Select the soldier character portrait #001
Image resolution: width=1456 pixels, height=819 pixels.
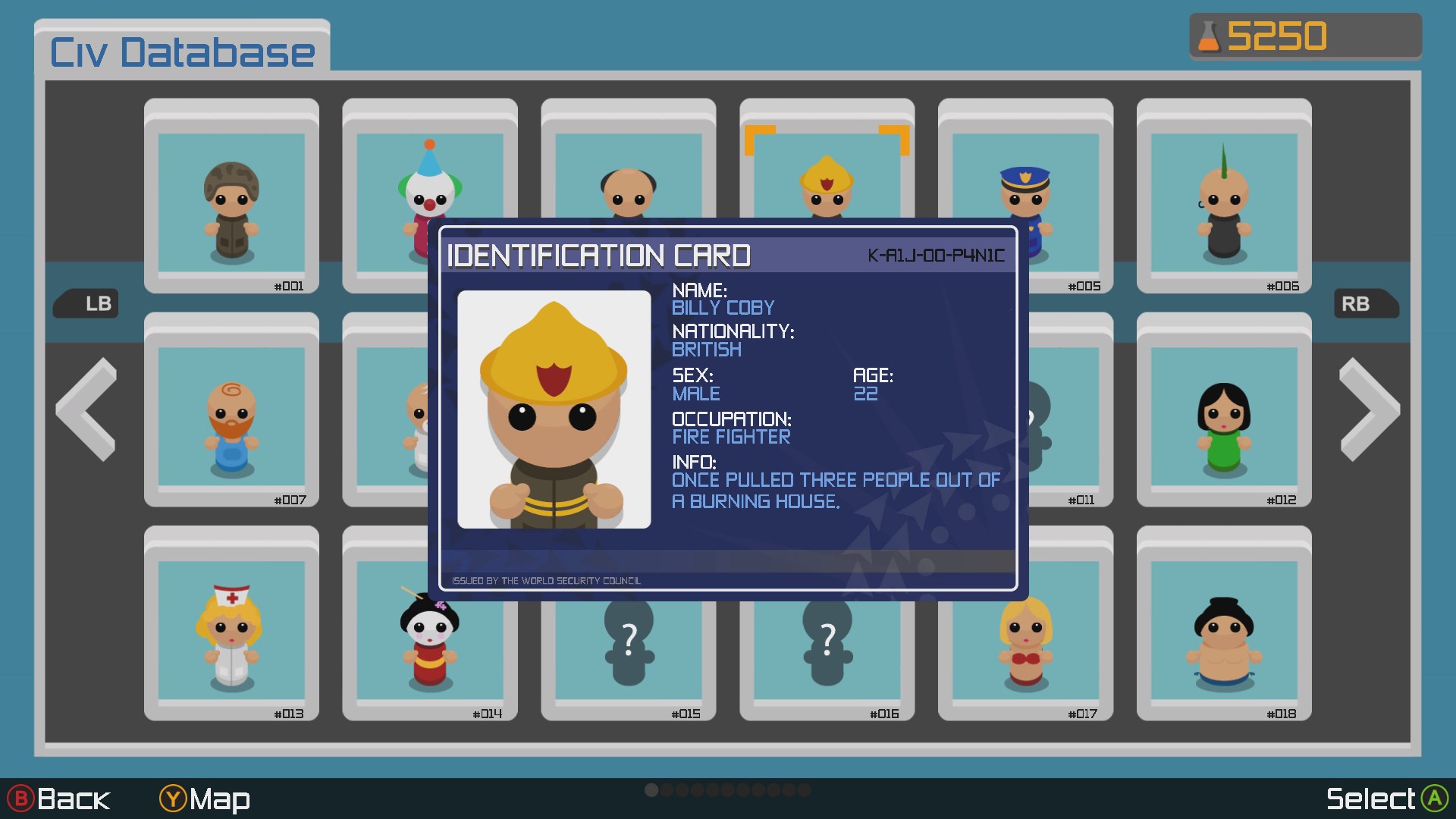(231, 196)
